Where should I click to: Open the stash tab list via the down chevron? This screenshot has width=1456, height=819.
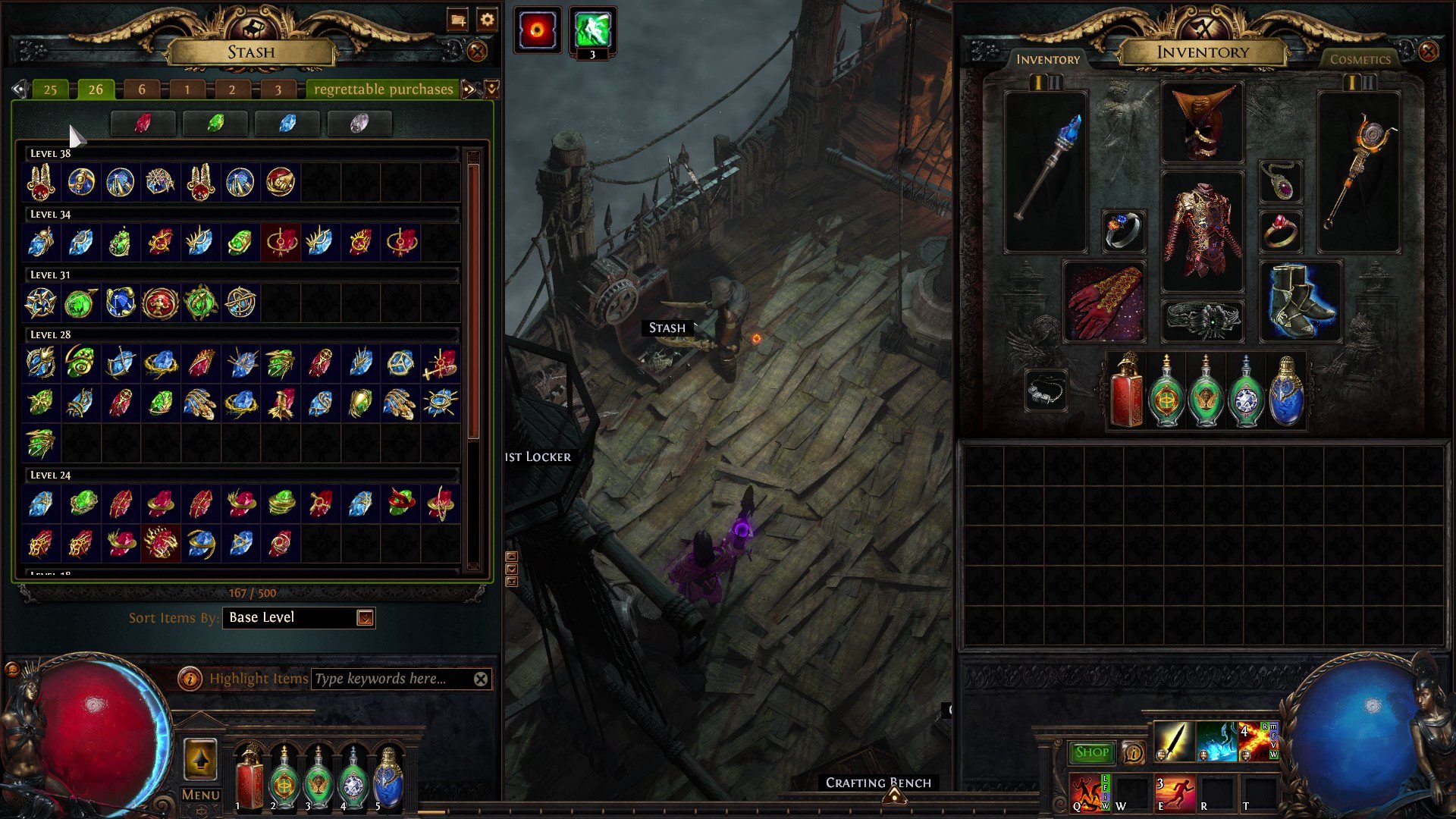tap(491, 89)
